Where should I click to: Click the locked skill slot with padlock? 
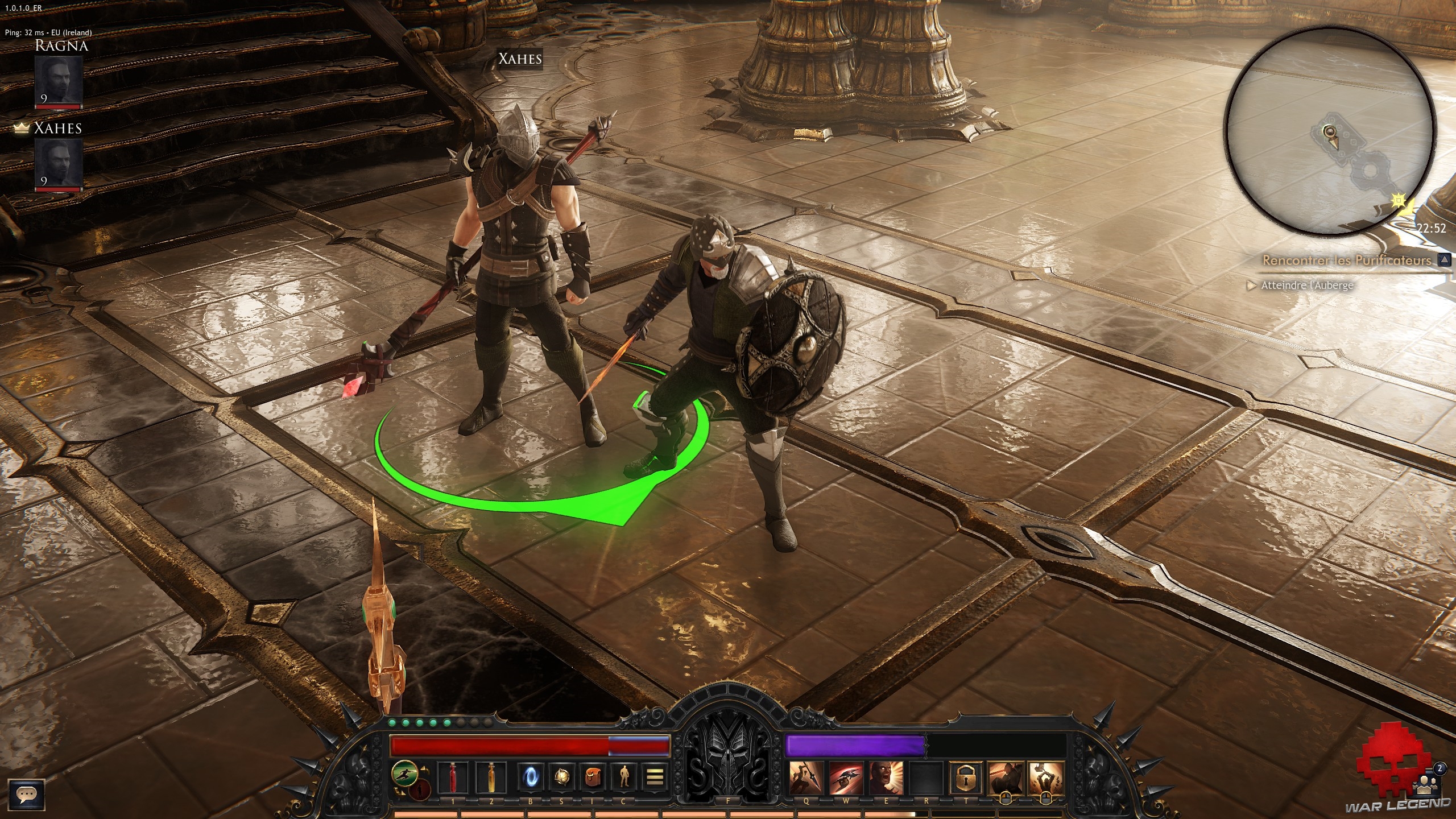pos(966,778)
